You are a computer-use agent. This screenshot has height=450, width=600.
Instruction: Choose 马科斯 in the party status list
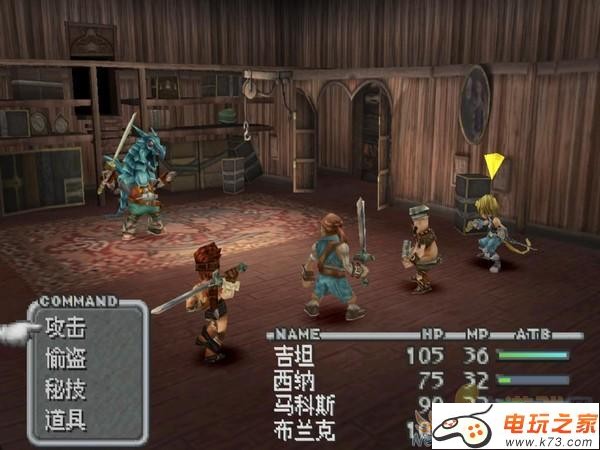(x=299, y=405)
